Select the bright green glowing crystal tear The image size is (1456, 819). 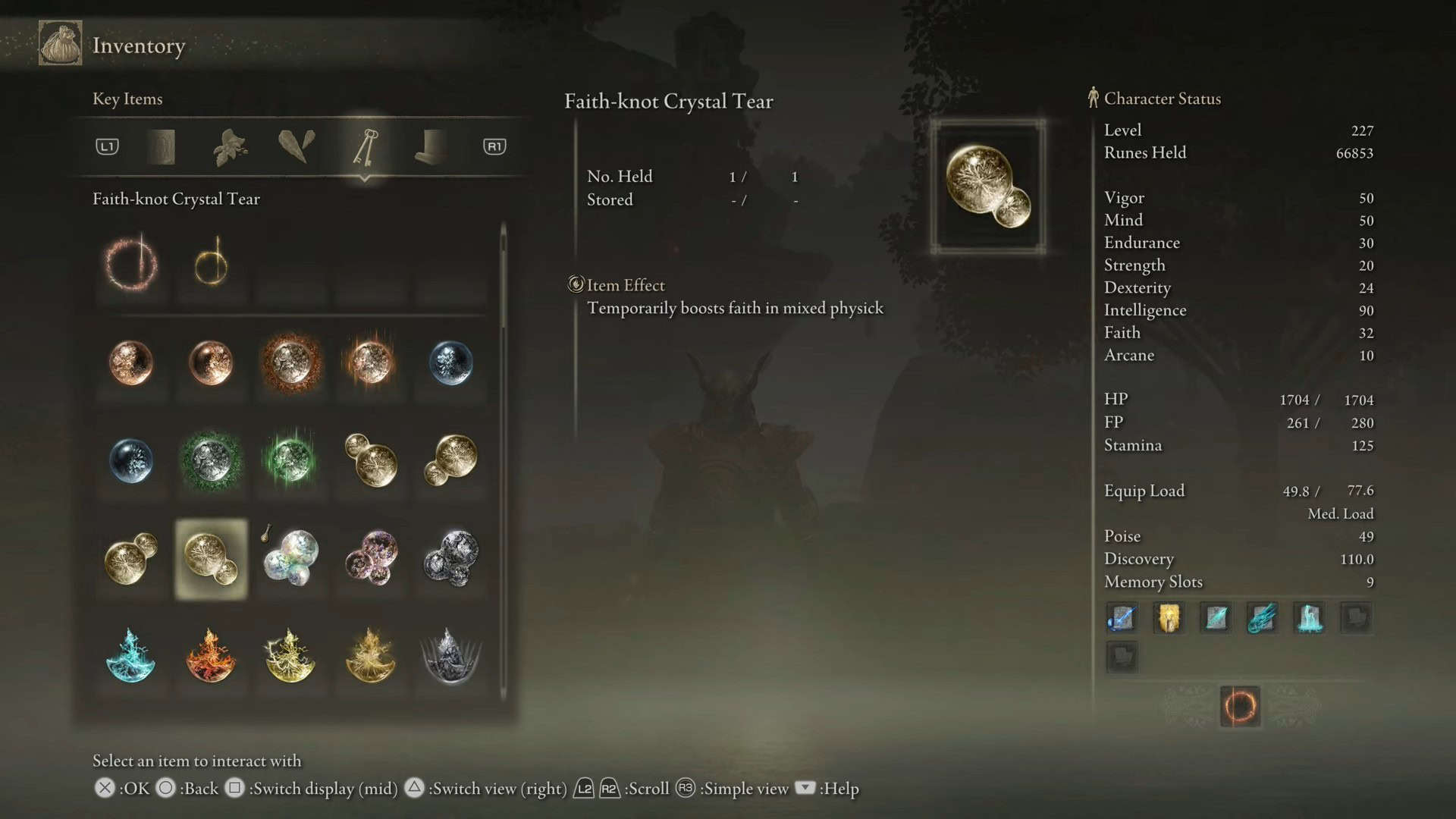tap(290, 460)
